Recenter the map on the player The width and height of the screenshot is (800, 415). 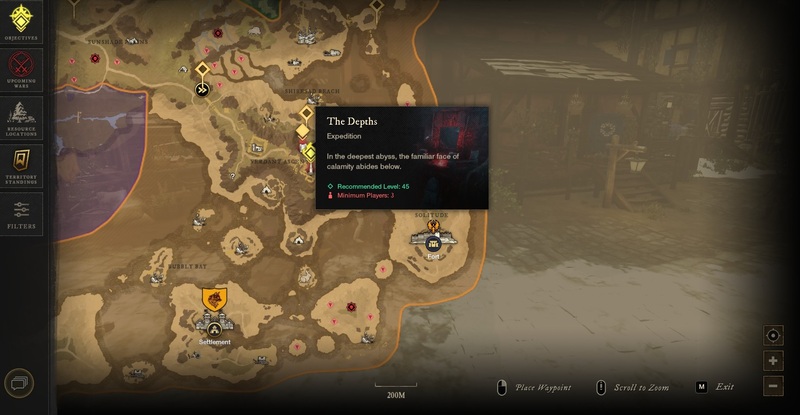pyautogui.click(x=773, y=335)
